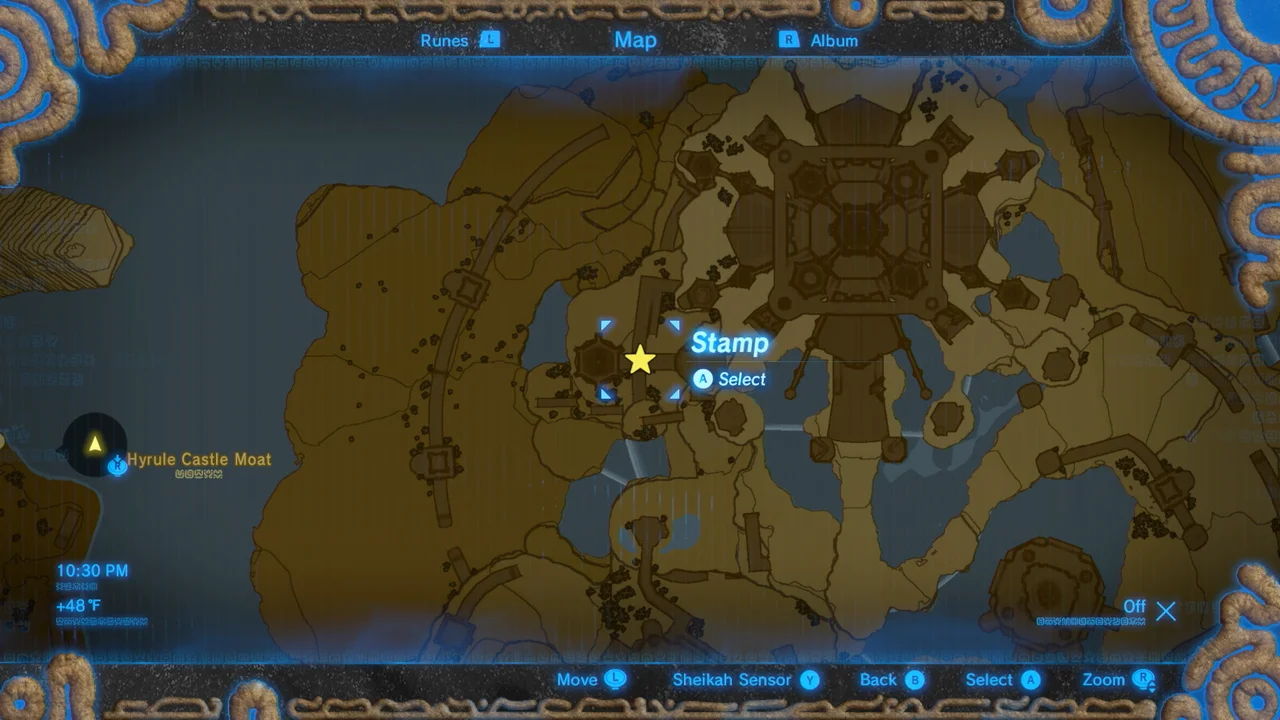Click the Y button icon for Sheikah Sensor

coord(811,680)
